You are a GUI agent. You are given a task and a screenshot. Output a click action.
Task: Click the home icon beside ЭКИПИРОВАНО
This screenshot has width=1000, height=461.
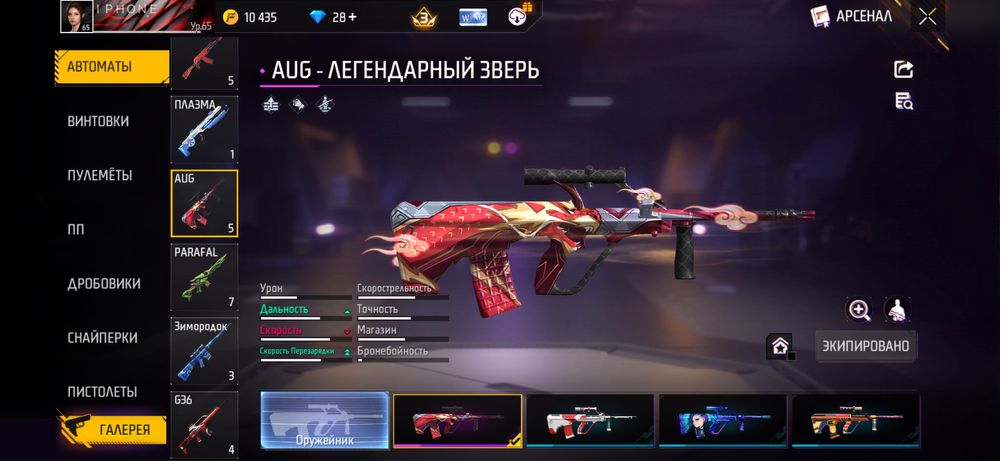779,346
